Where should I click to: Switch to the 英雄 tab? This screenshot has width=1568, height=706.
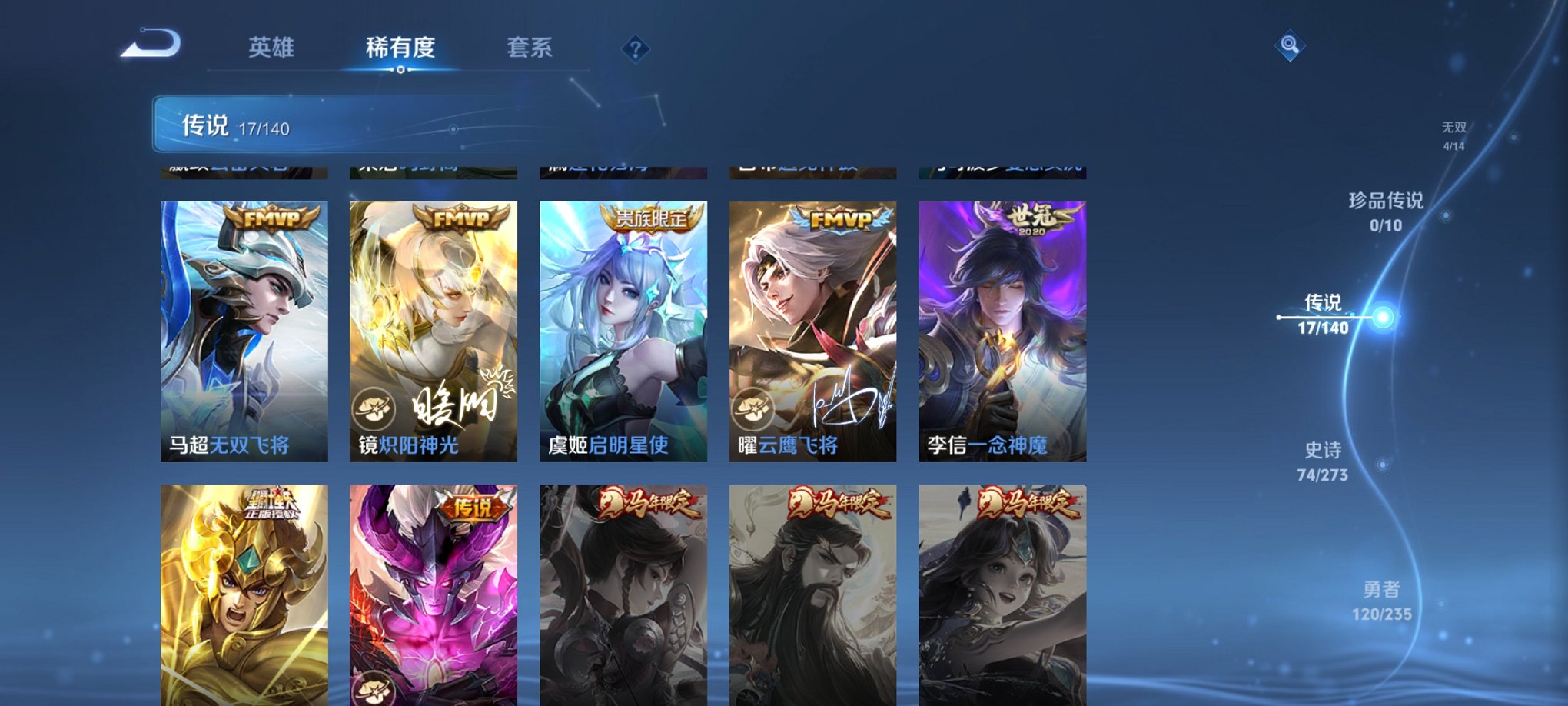coord(273,46)
